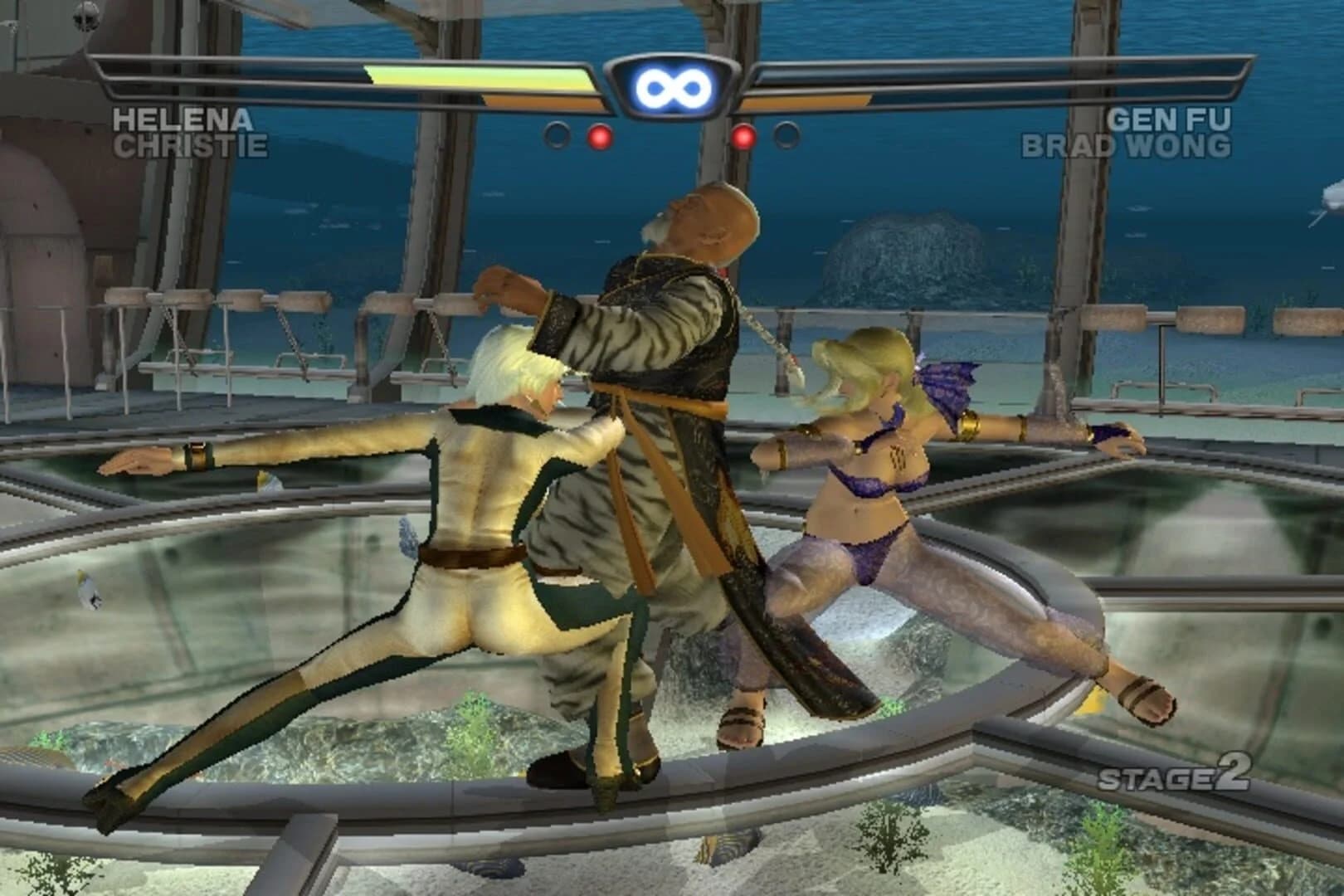Select the HELENA CHRISTIE team tab

tap(189, 133)
